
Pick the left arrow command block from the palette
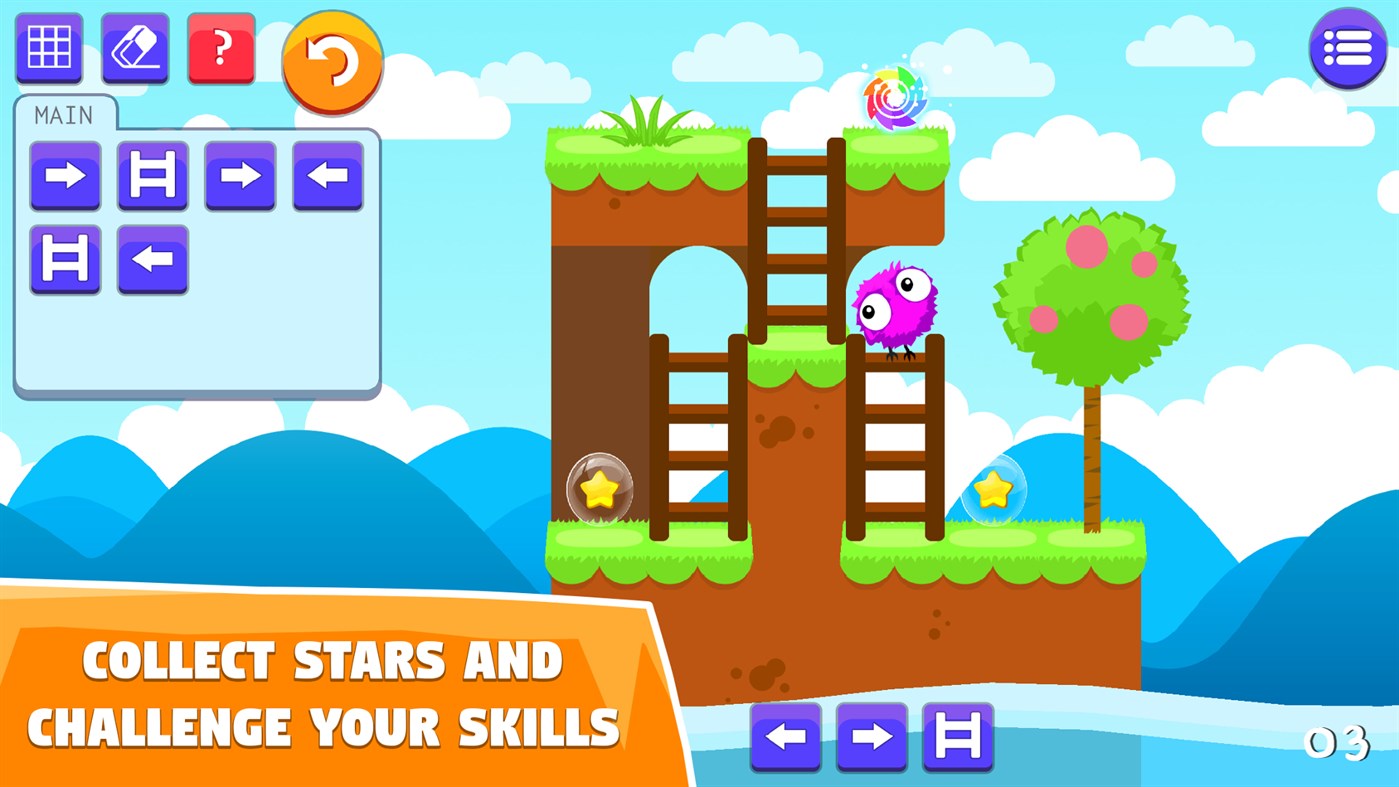(x=787, y=737)
